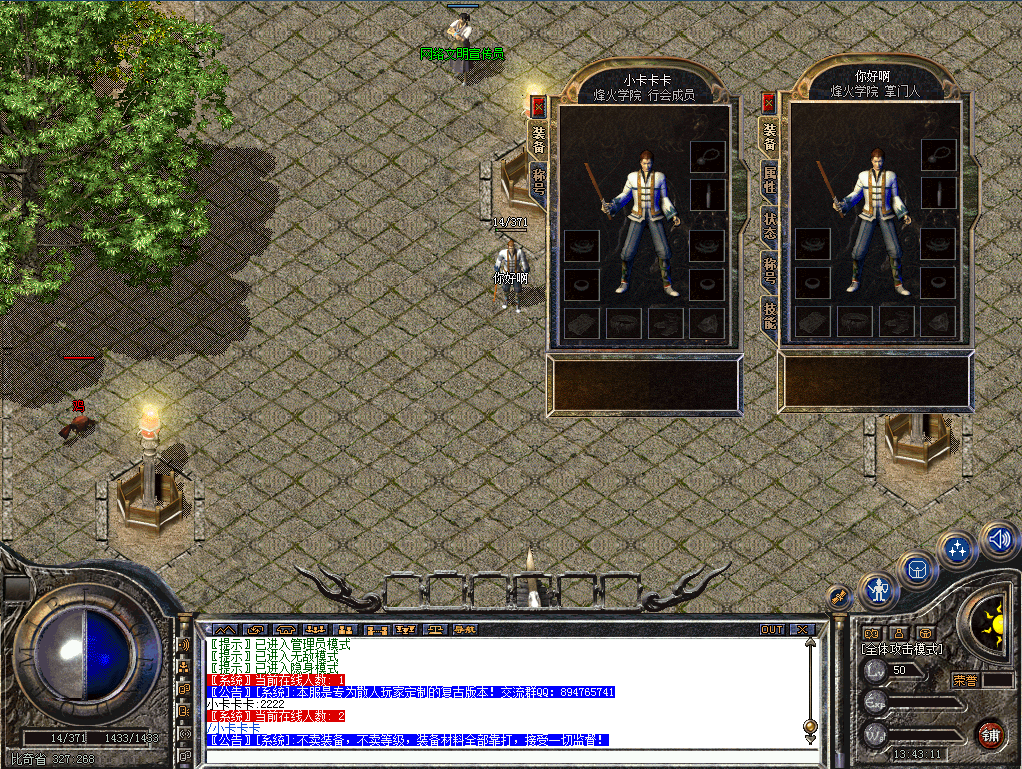The image size is (1022, 769).
Task: Close the chat window with X
Action: tap(802, 630)
